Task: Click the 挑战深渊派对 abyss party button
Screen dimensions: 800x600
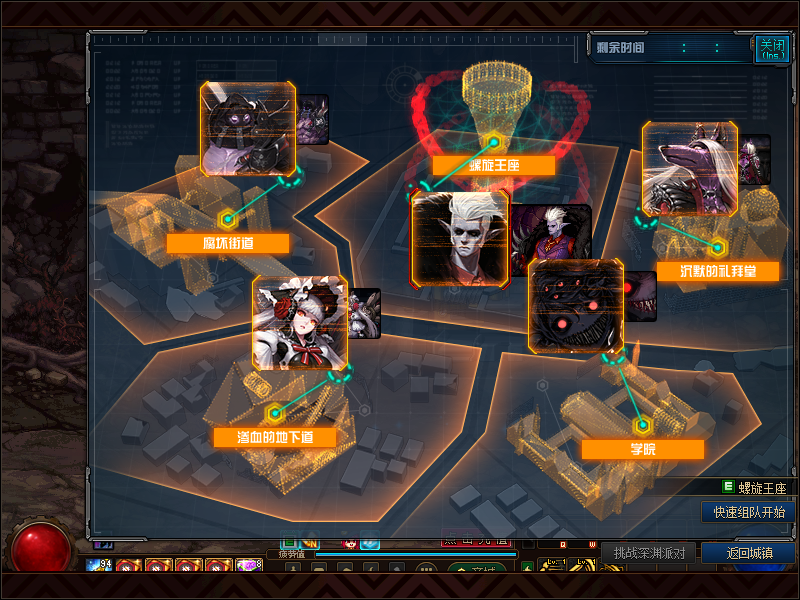Action: point(649,553)
